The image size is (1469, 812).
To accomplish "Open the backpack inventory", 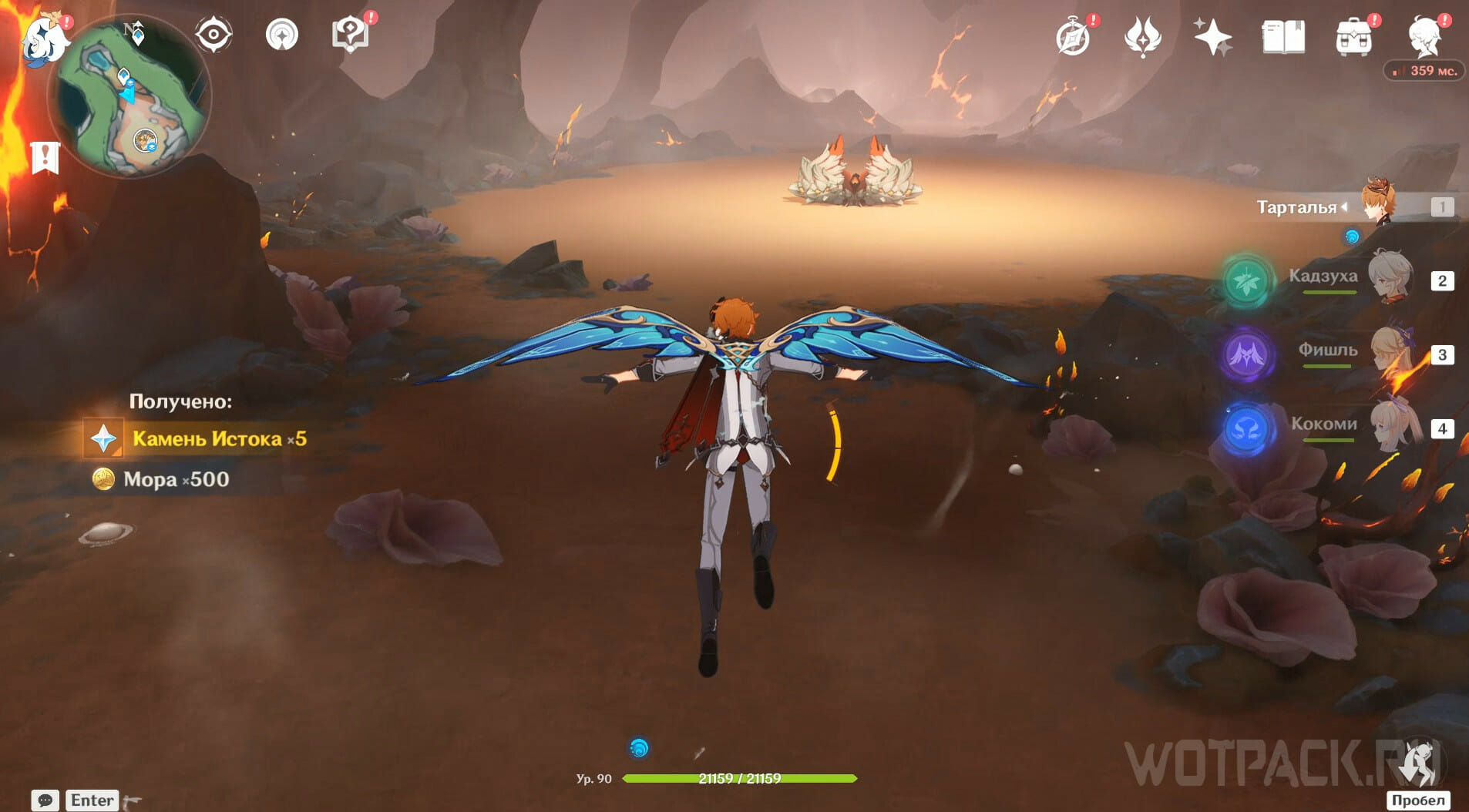I will pyautogui.click(x=1353, y=37).
